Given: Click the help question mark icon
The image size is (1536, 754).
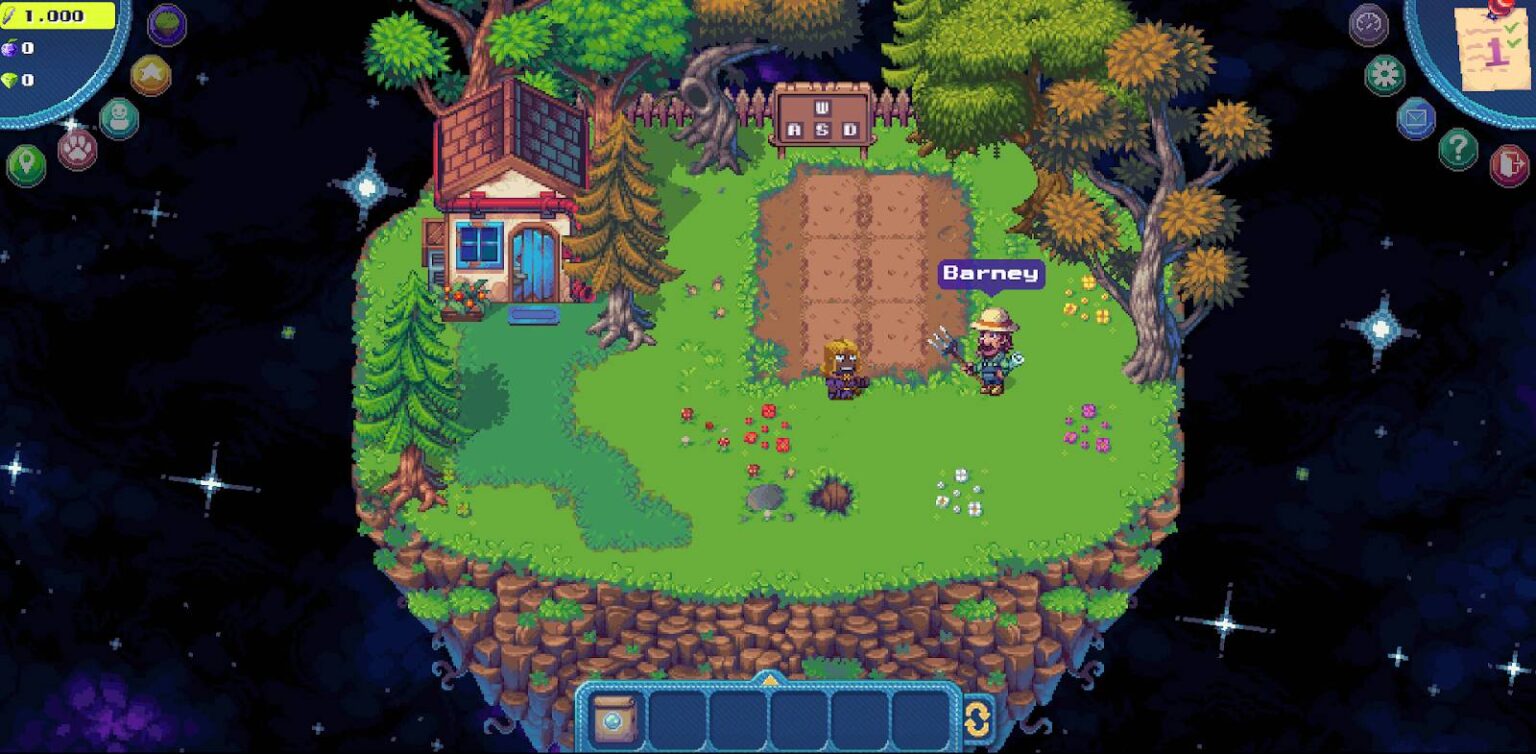Looking at the screenshot, I should pos(1460,148).
